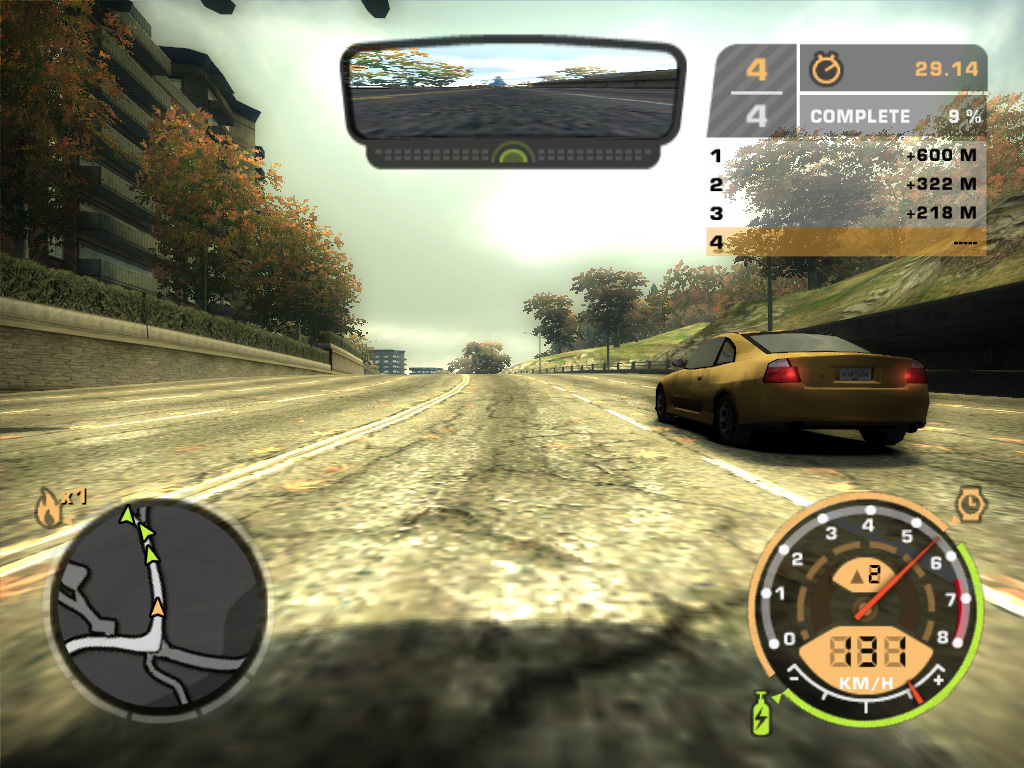Click the green nitrous bottle icon
The width and height of the screenshot is (1024, 768).
coord(762,713)
